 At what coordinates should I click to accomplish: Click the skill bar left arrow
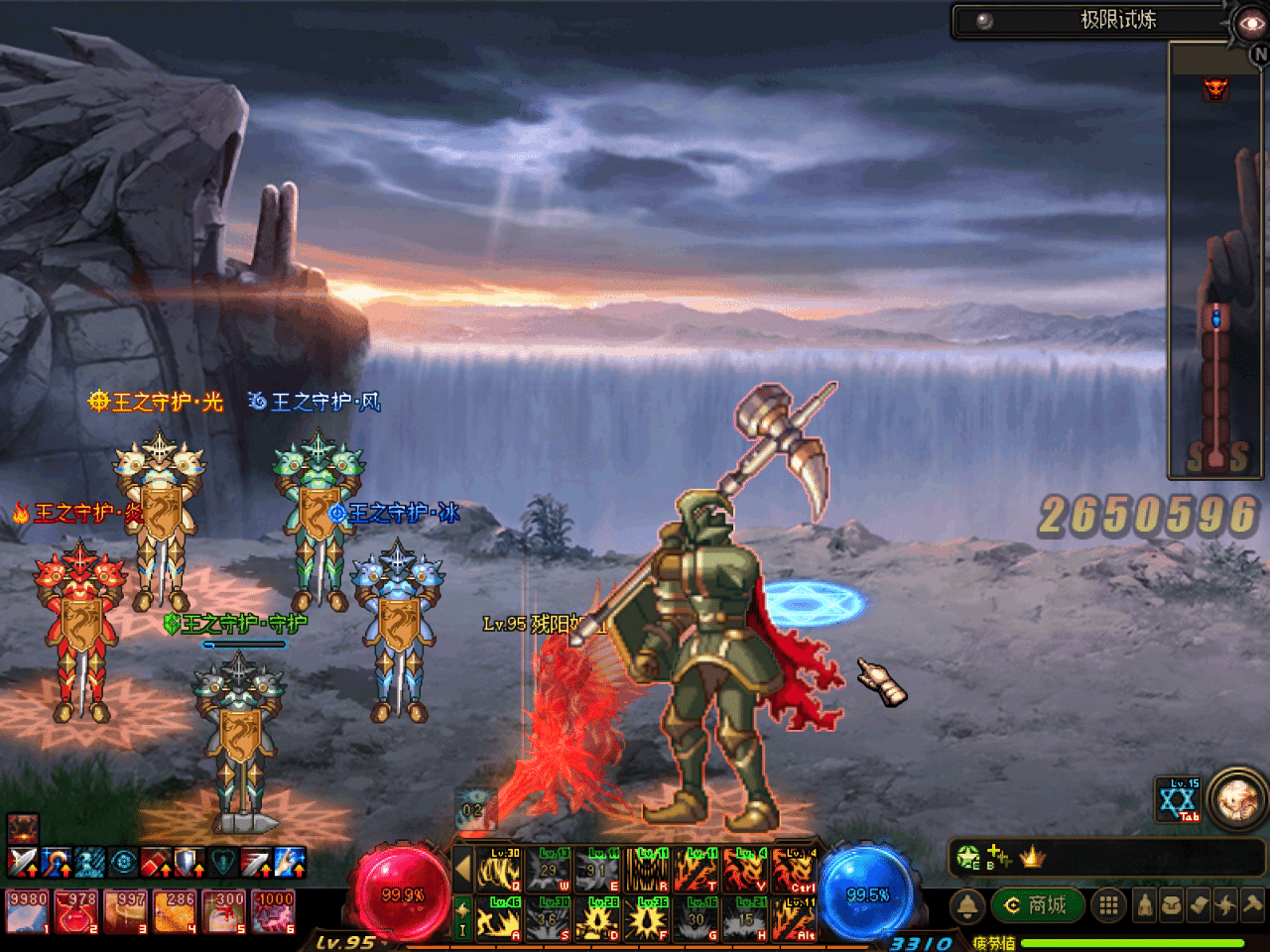462,870
